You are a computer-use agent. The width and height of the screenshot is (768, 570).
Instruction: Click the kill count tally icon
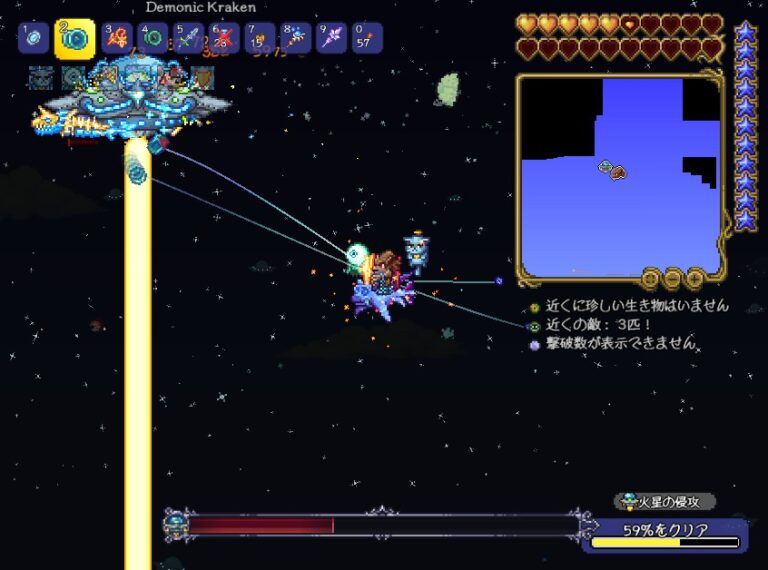pos(534,344)
